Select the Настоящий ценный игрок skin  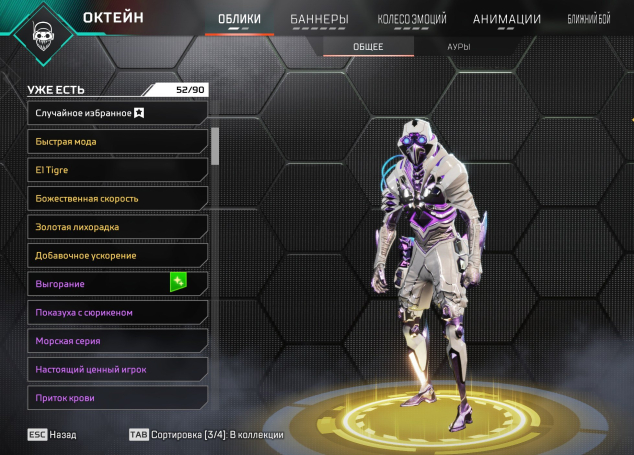117,369
